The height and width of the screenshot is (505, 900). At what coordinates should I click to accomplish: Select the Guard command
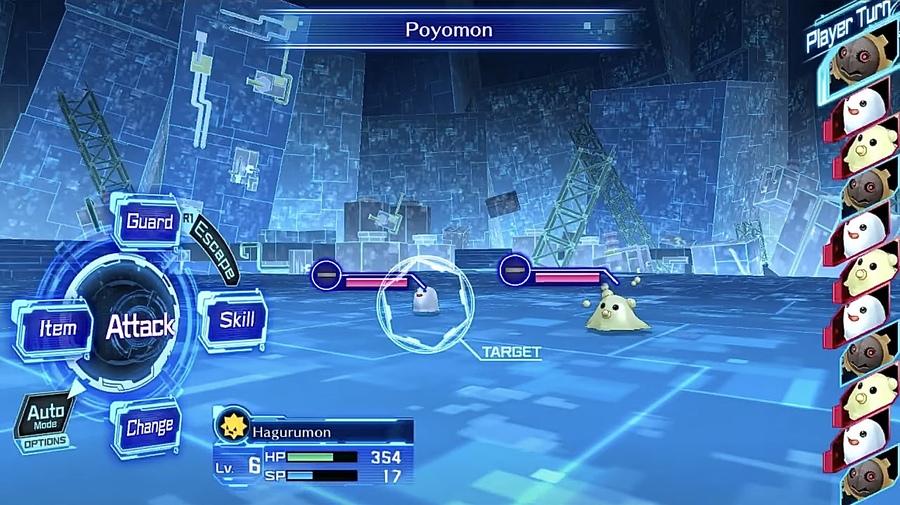pos(148,221)
